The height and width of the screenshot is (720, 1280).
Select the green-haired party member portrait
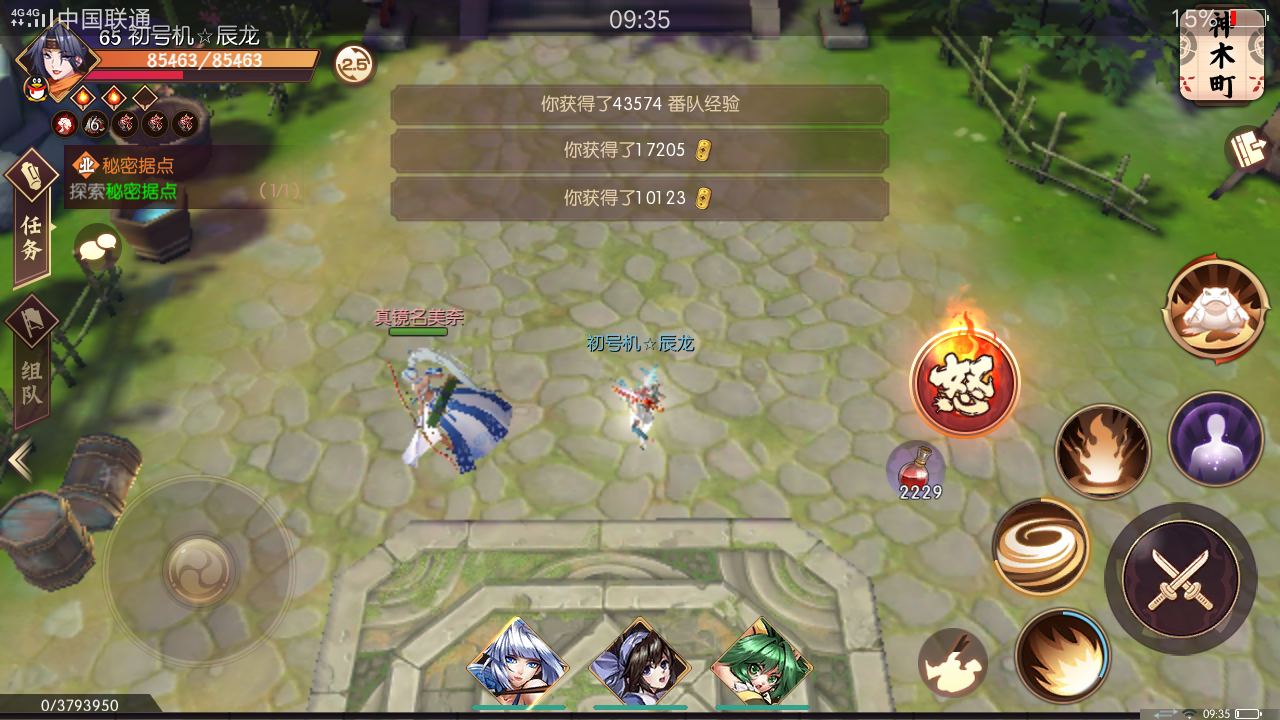click(x=762, y=663)
